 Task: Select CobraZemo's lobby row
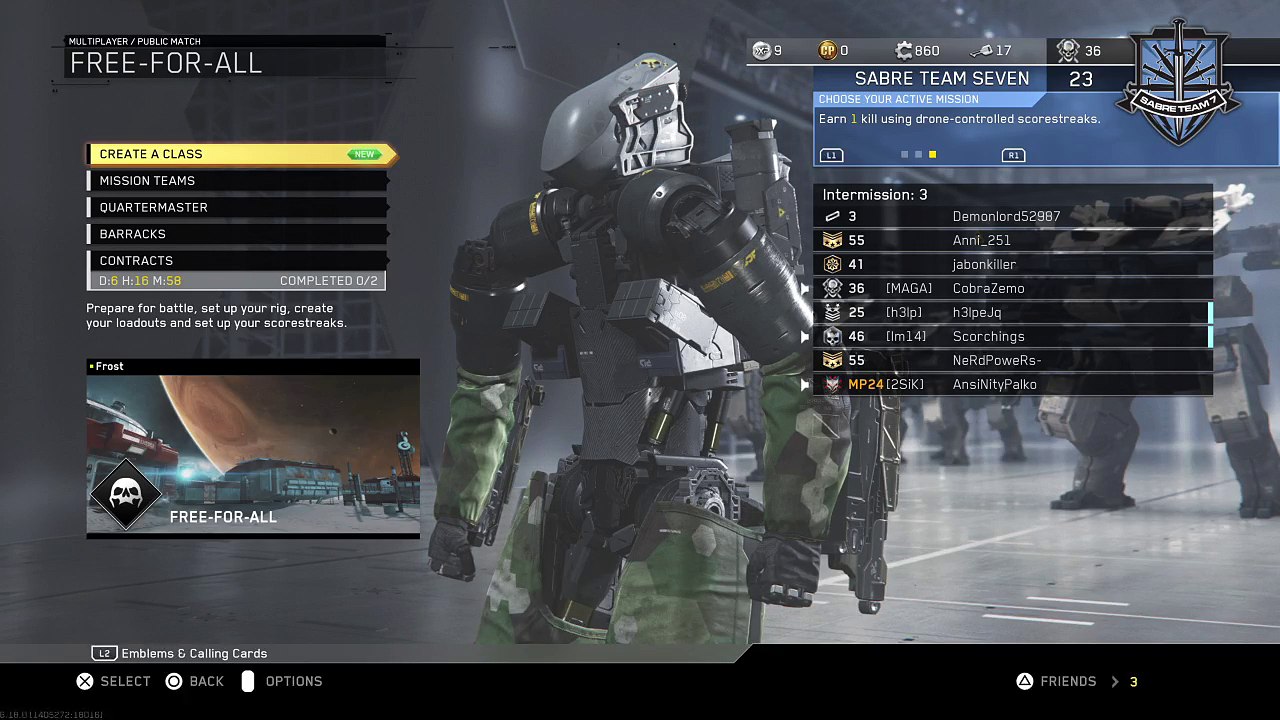point(1012,288)
